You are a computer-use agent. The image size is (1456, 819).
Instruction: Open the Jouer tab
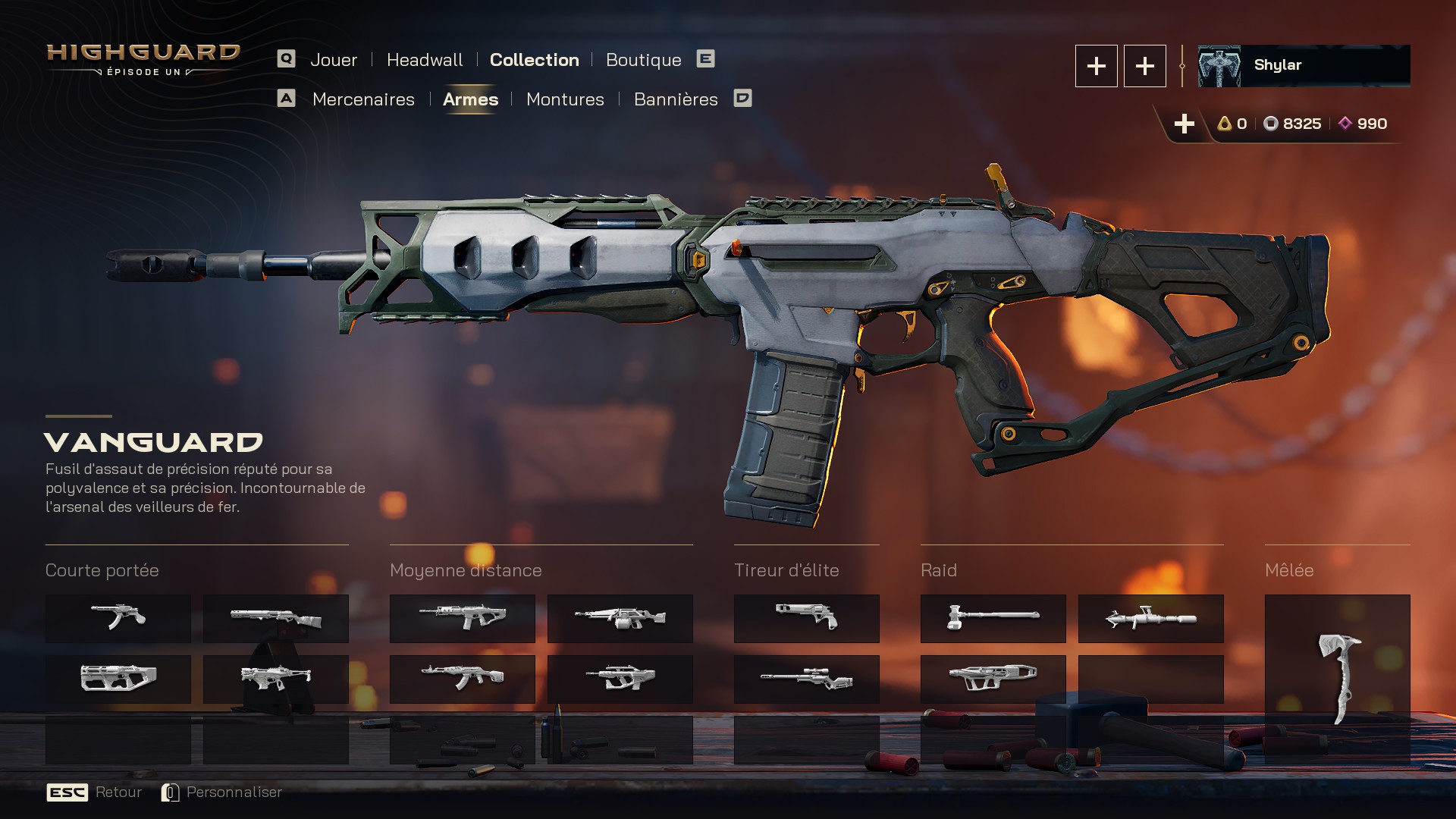click(x=333, y=60)
